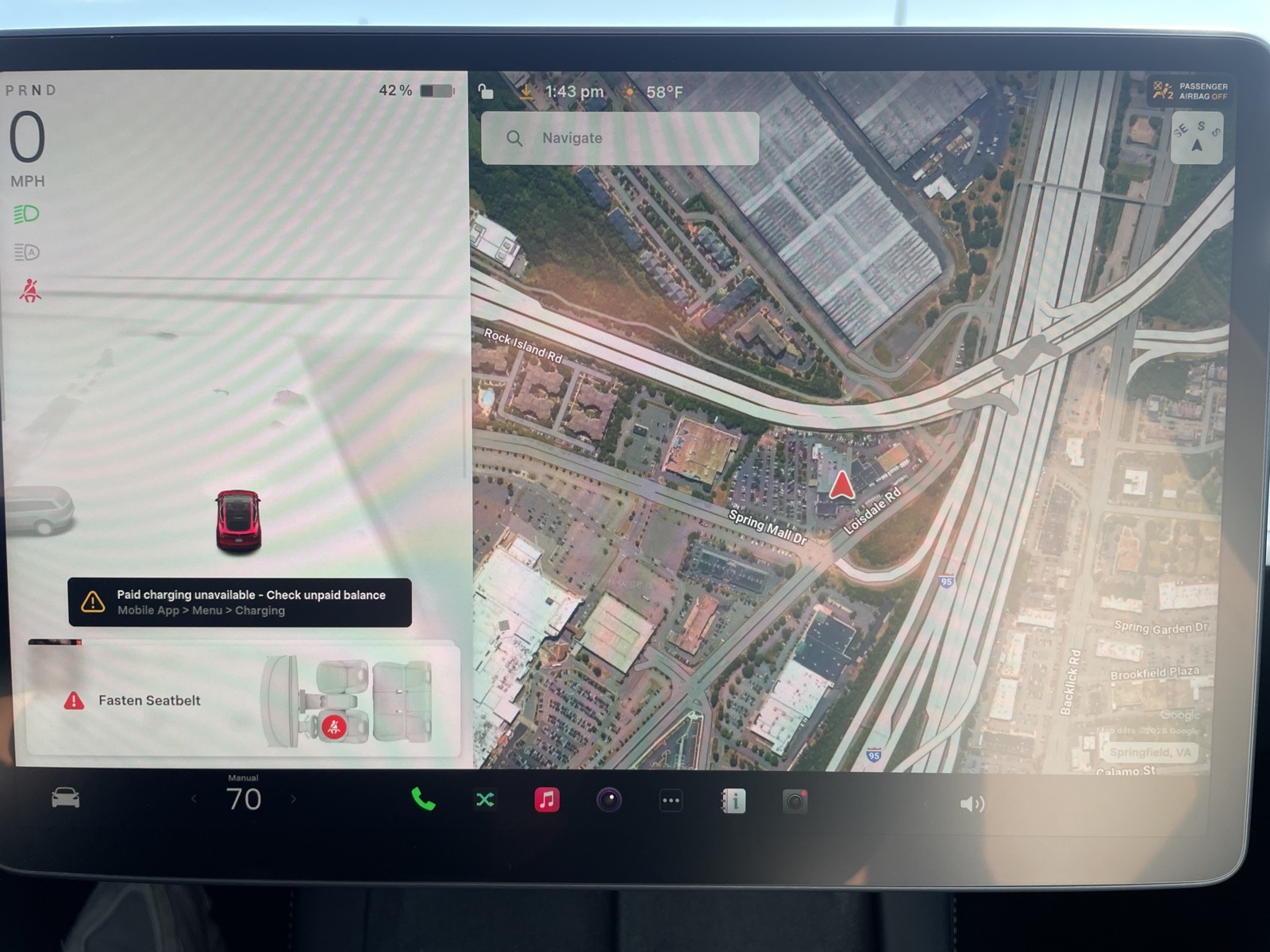
Task: Tap the unlocked padlock icon
Action: [486, 92]
